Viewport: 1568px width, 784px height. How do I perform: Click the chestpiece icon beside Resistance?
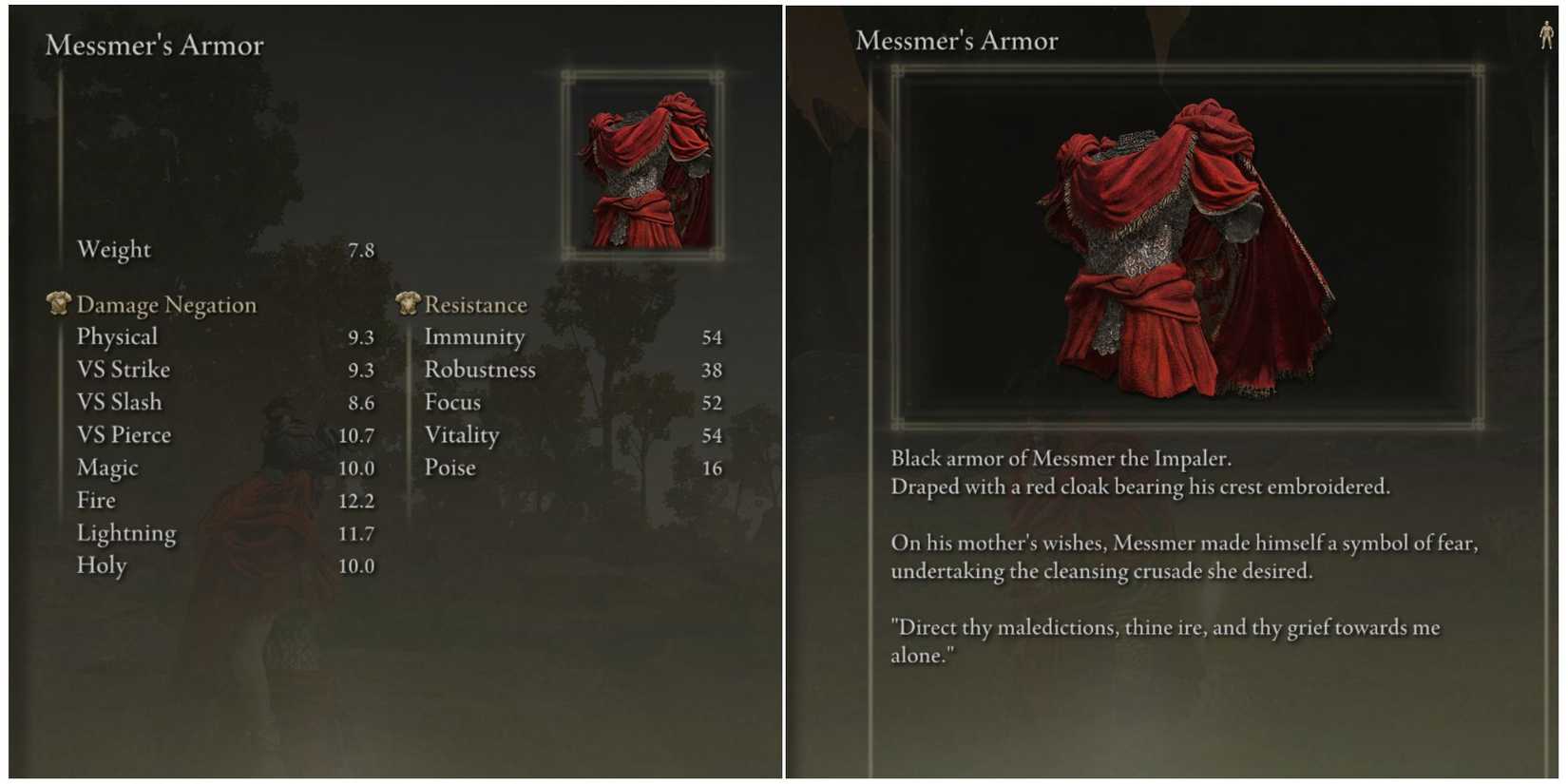point(408,304)
